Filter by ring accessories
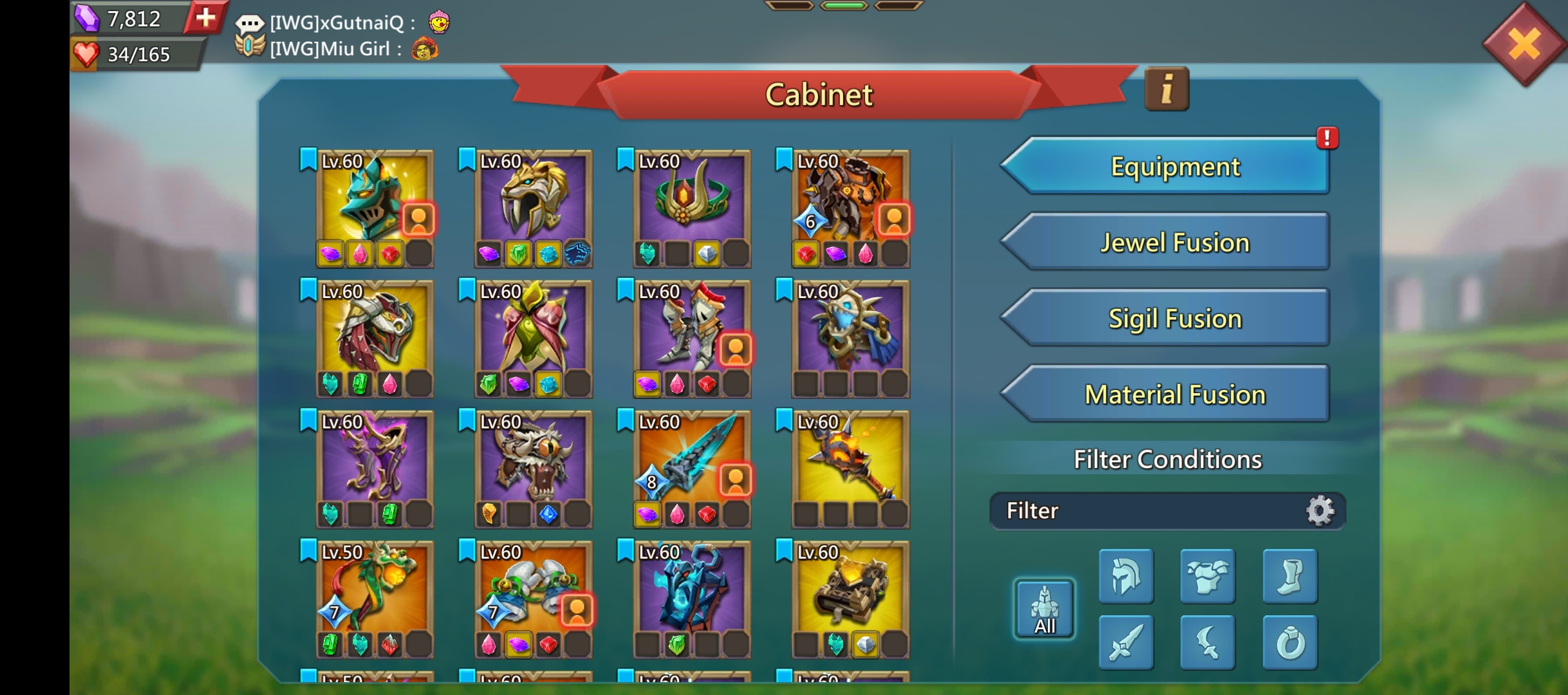This screenshot has height=695, width=1568. [1290, 642]
